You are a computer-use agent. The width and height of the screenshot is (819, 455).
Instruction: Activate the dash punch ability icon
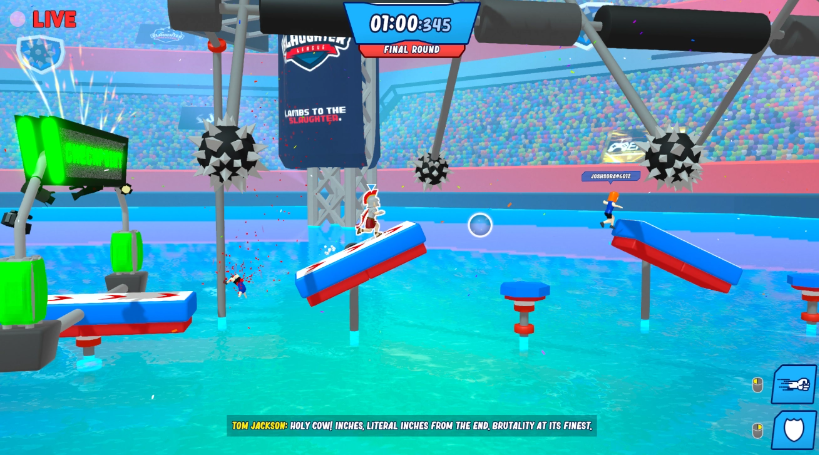794,385
